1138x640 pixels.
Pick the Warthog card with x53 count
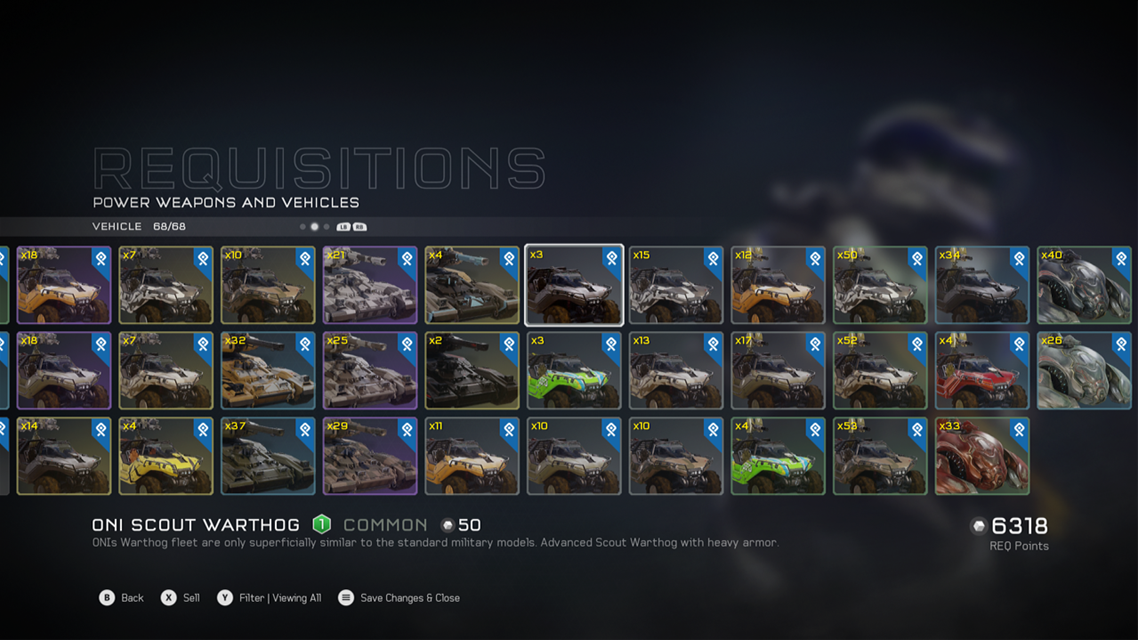880,456
